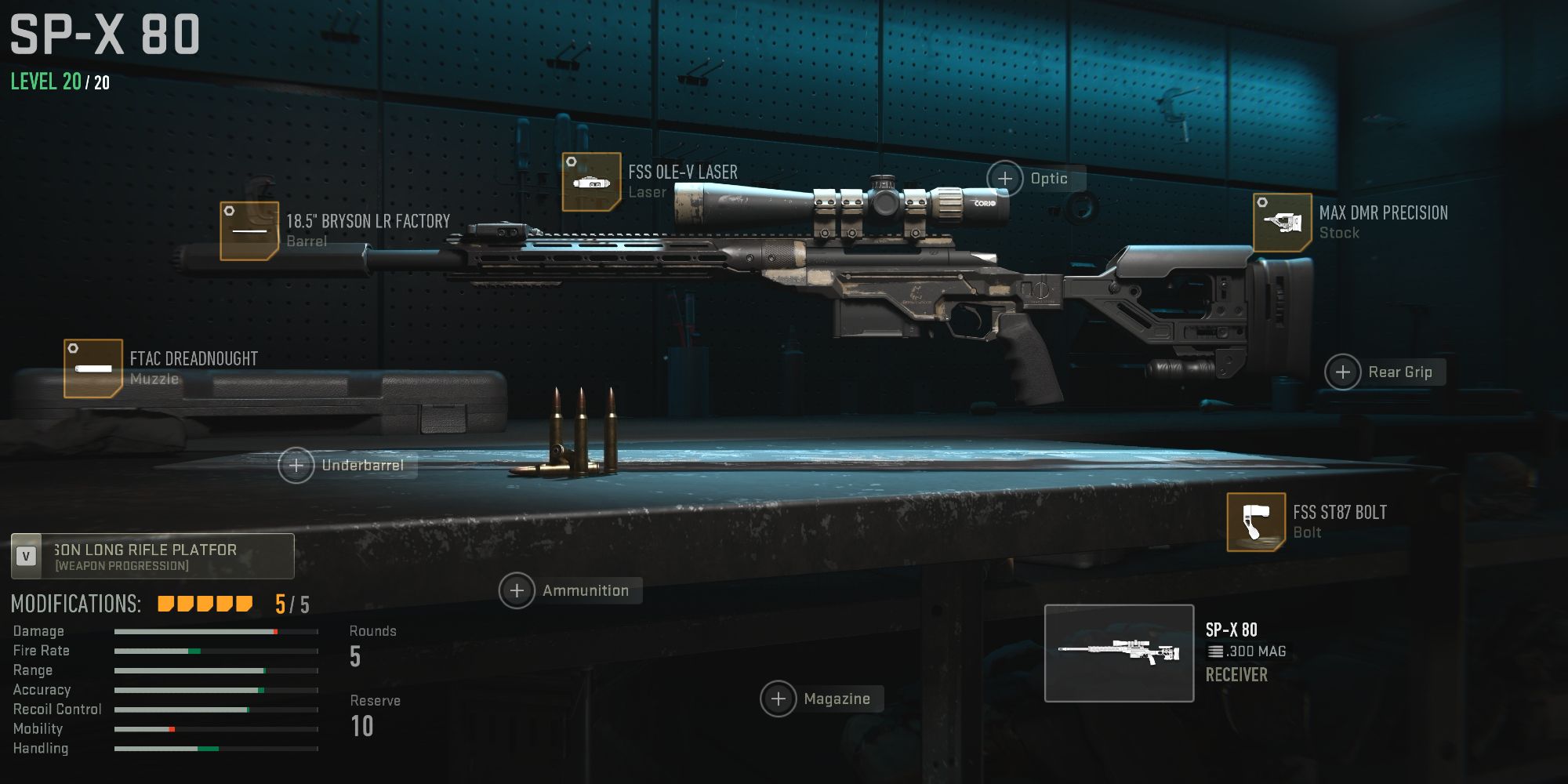Click the SP-X 80 receiver thumbnail image

click(1119, 650)
